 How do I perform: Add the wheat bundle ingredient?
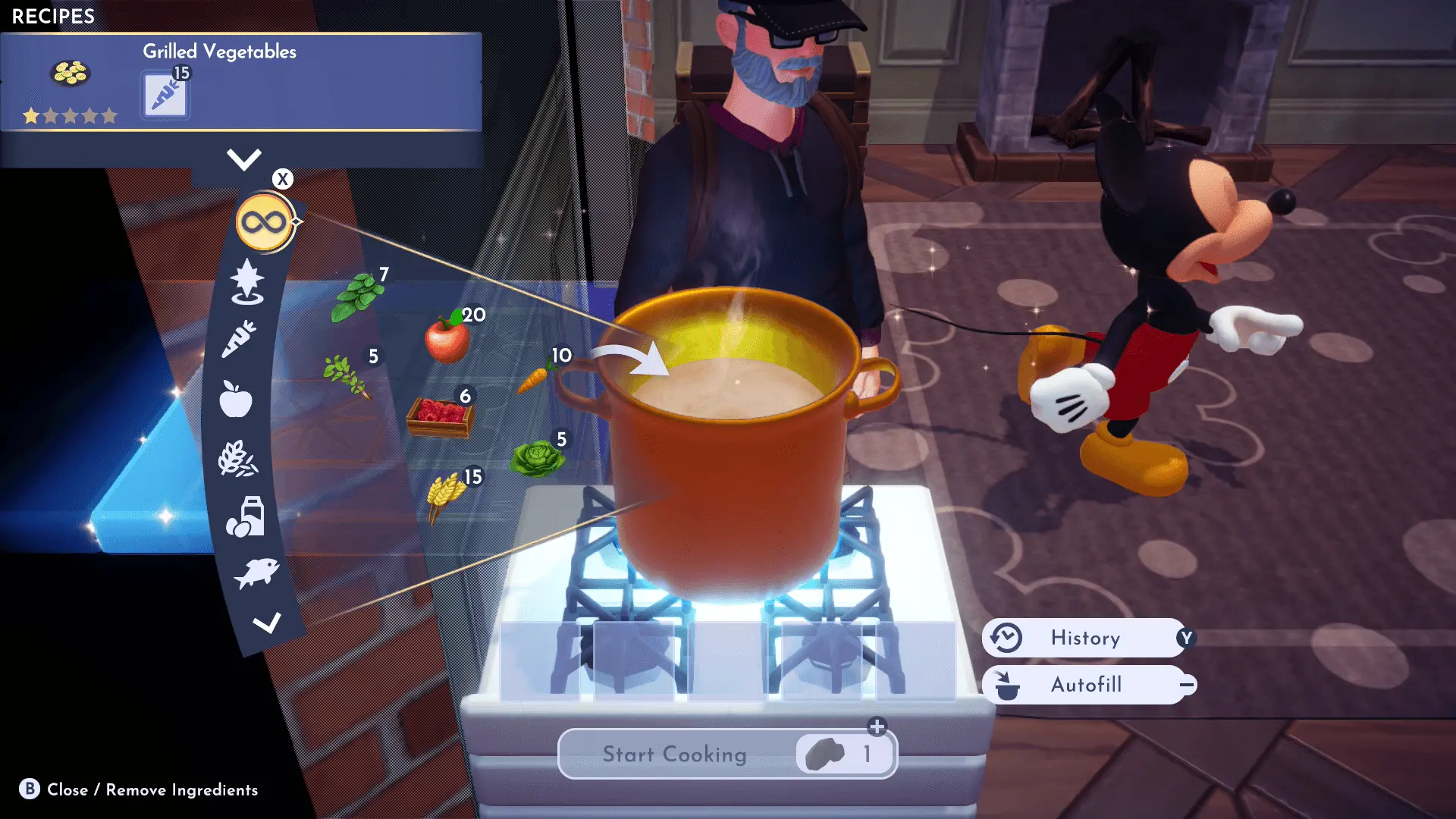click(446, 497)
